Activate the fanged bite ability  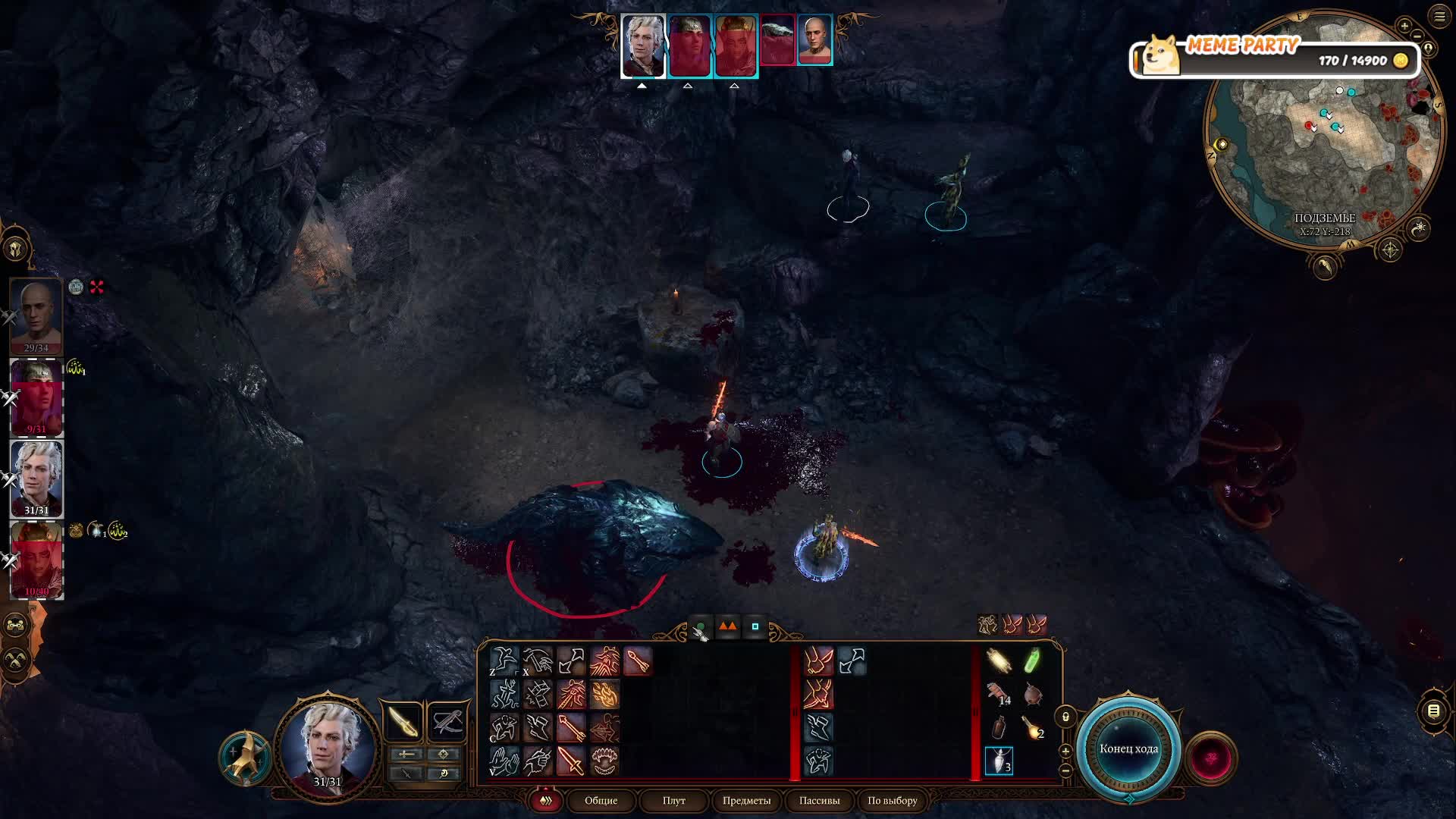tap(604, 761)
